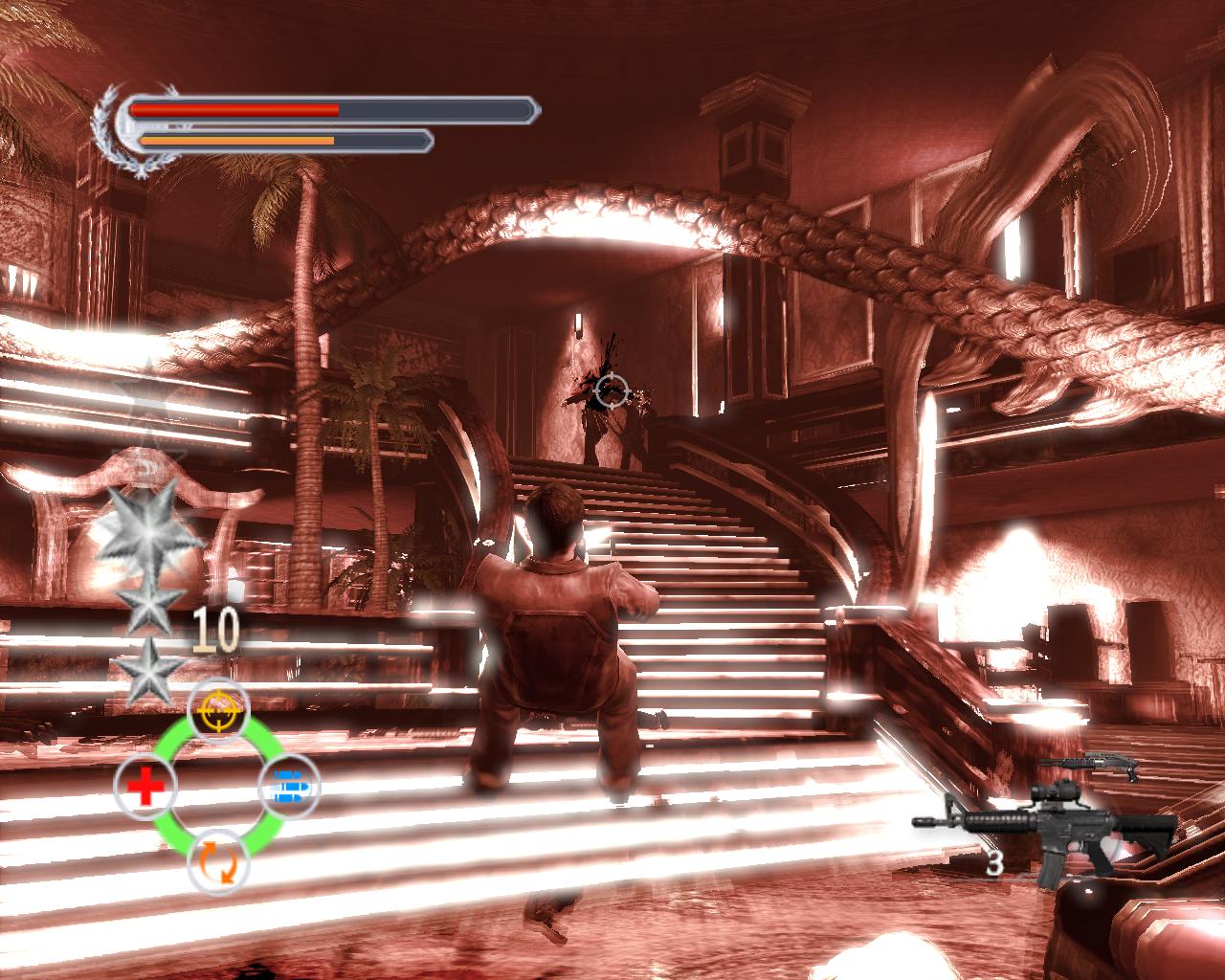Screen dimensions: 1225x980
Task: Switch to the small shotgun icon
Action: point(1090,766)
